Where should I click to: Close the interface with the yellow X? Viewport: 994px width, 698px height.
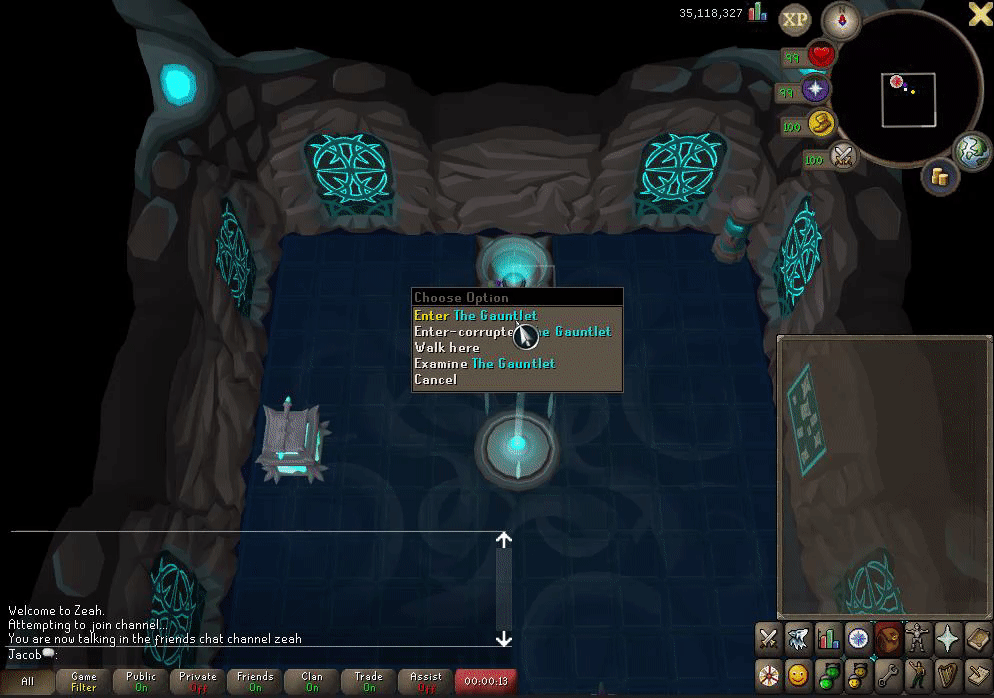click(980, 13)
